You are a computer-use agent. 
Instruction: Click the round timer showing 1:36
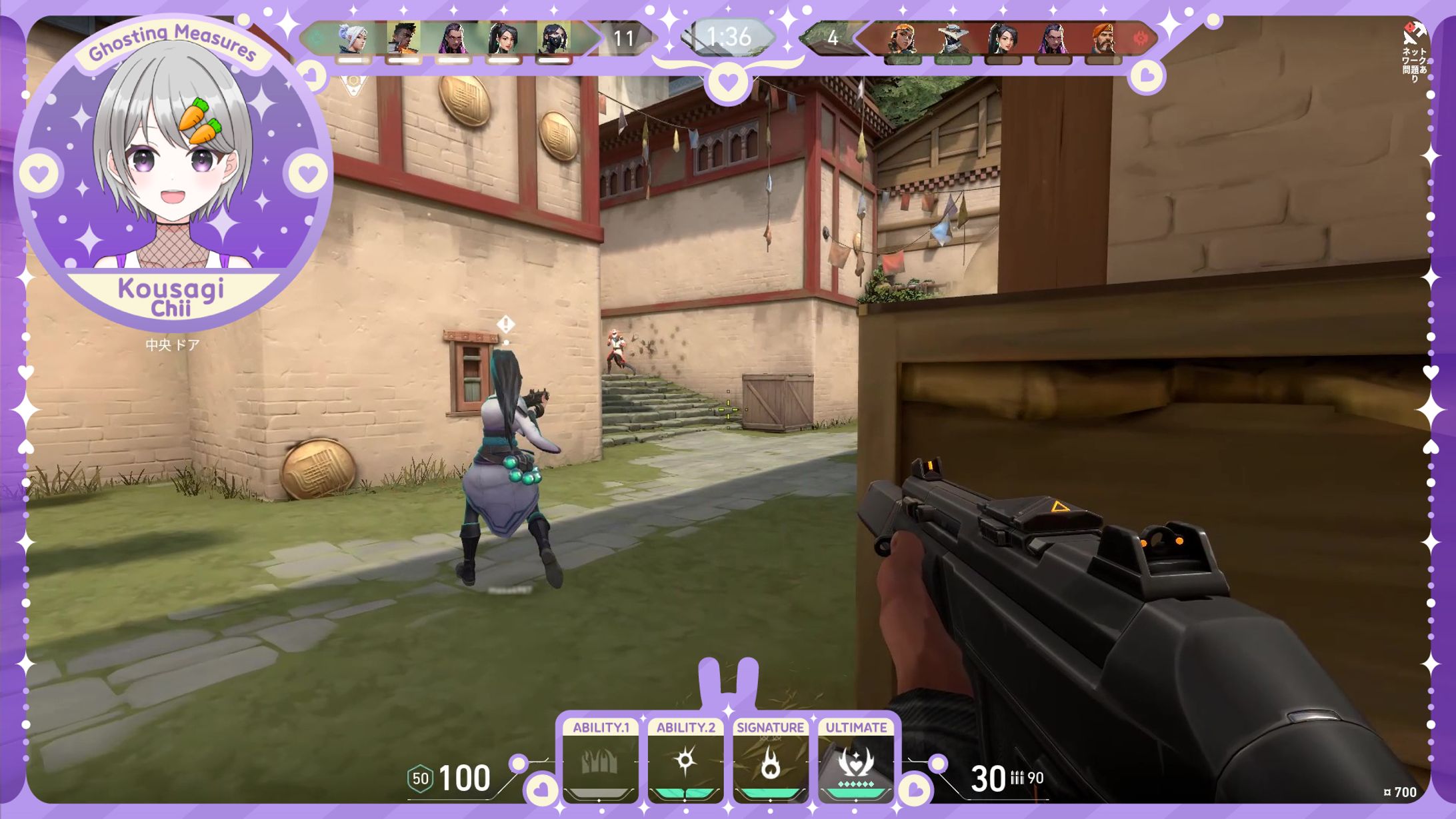tap(728, 39)
